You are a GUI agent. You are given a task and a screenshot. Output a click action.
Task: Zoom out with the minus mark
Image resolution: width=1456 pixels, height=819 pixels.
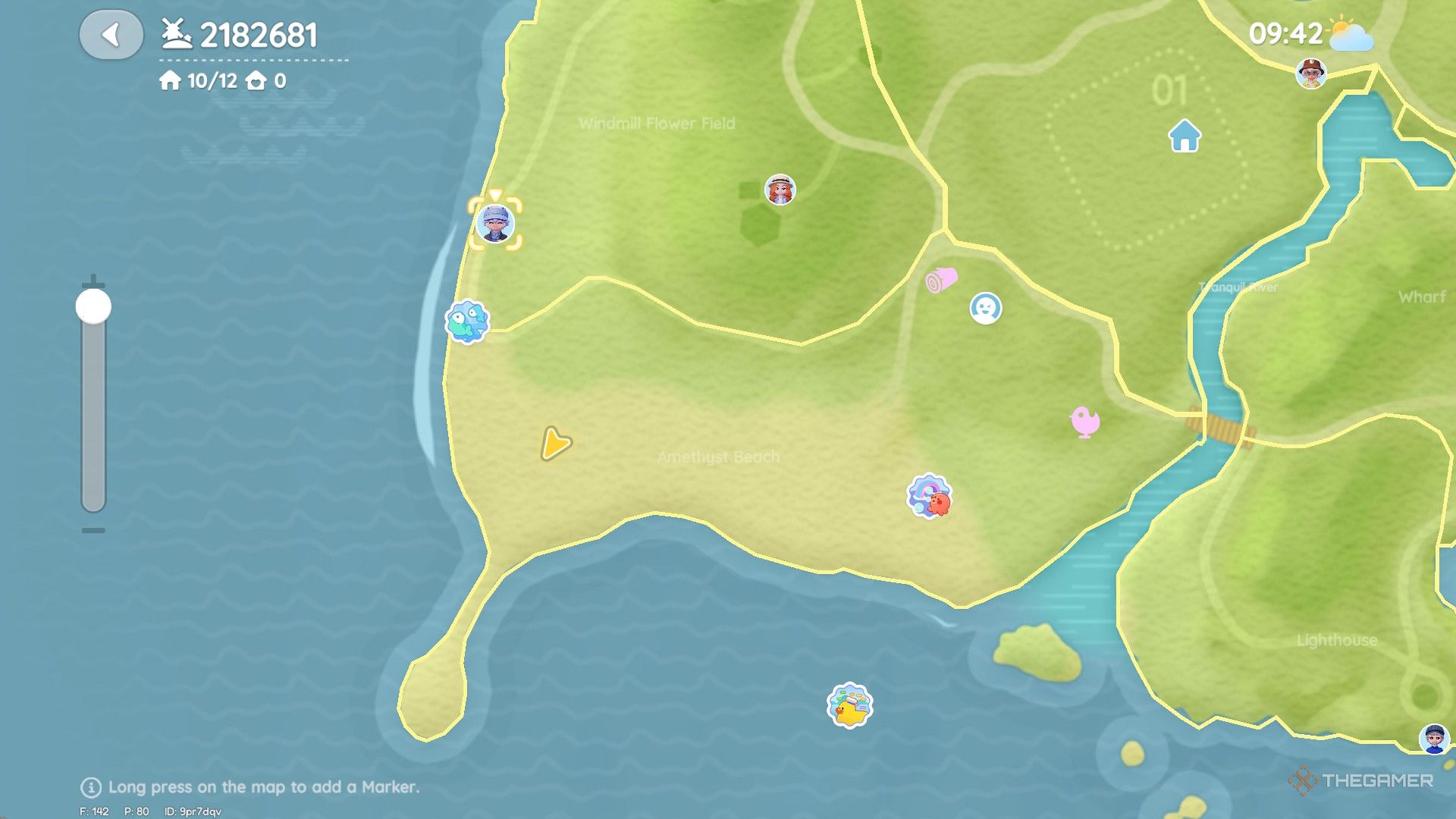pos(93,531)
